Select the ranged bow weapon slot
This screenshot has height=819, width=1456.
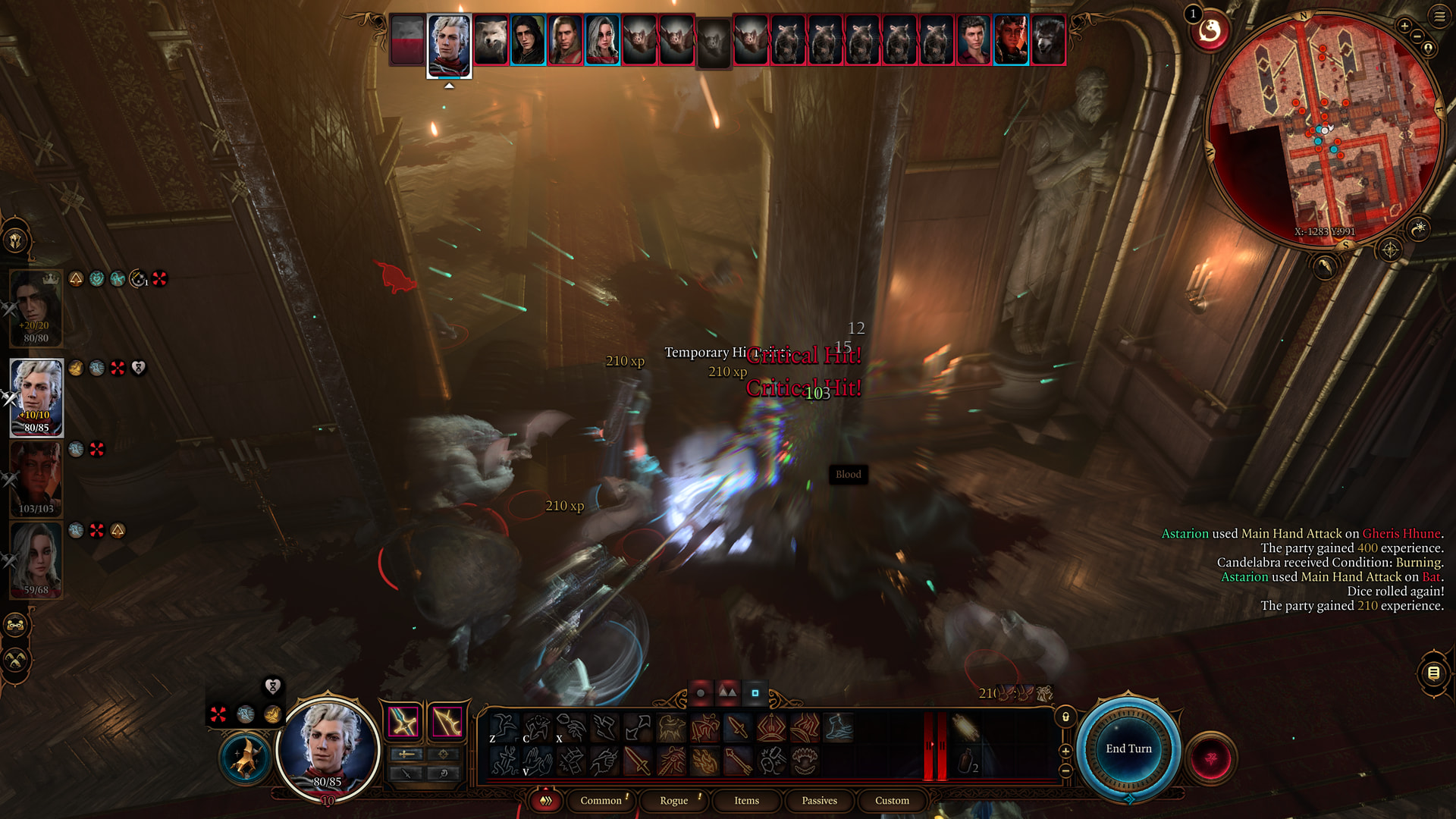click(x=447, y=721)
